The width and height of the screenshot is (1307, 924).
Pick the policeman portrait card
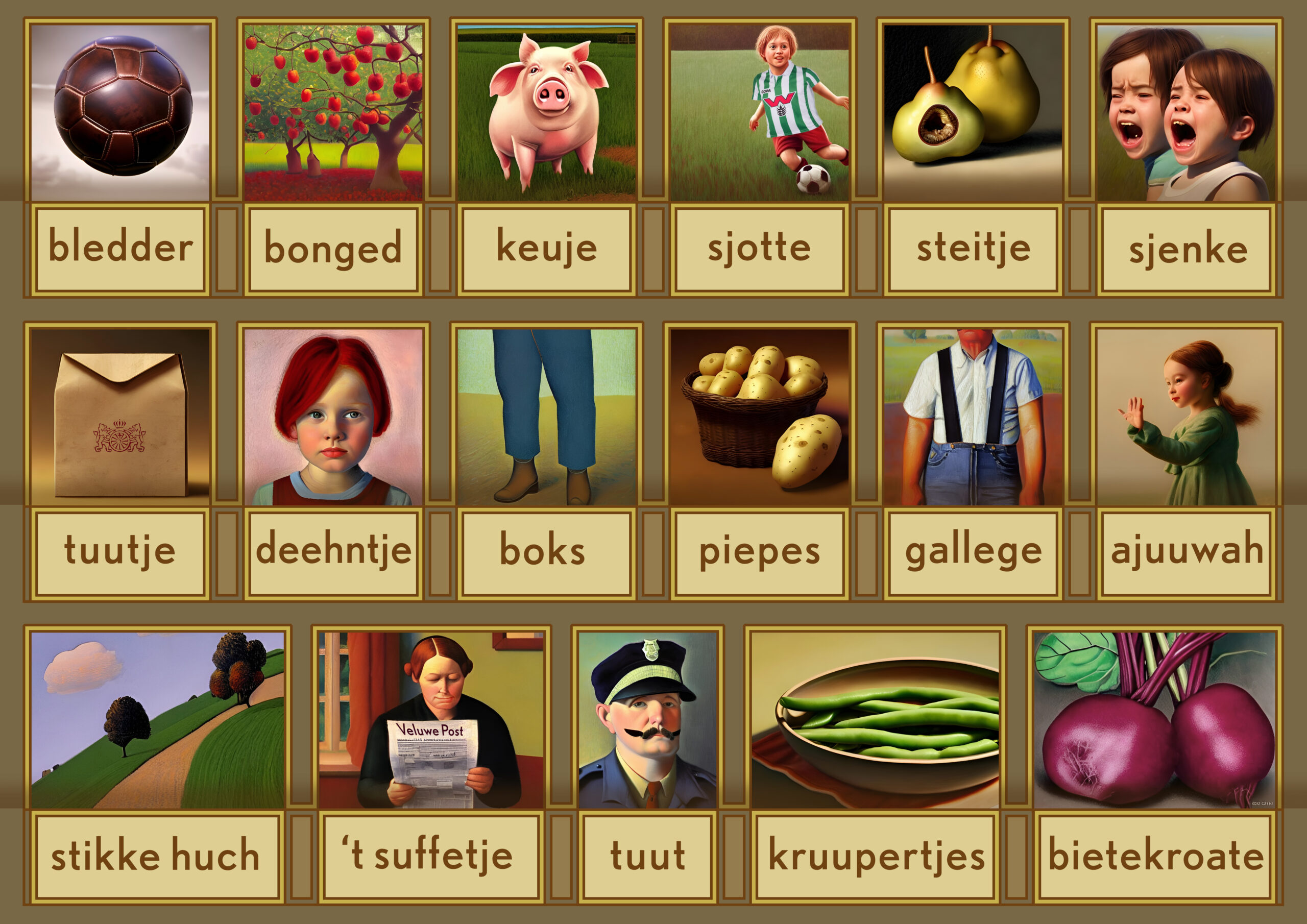tap(648, 720)
